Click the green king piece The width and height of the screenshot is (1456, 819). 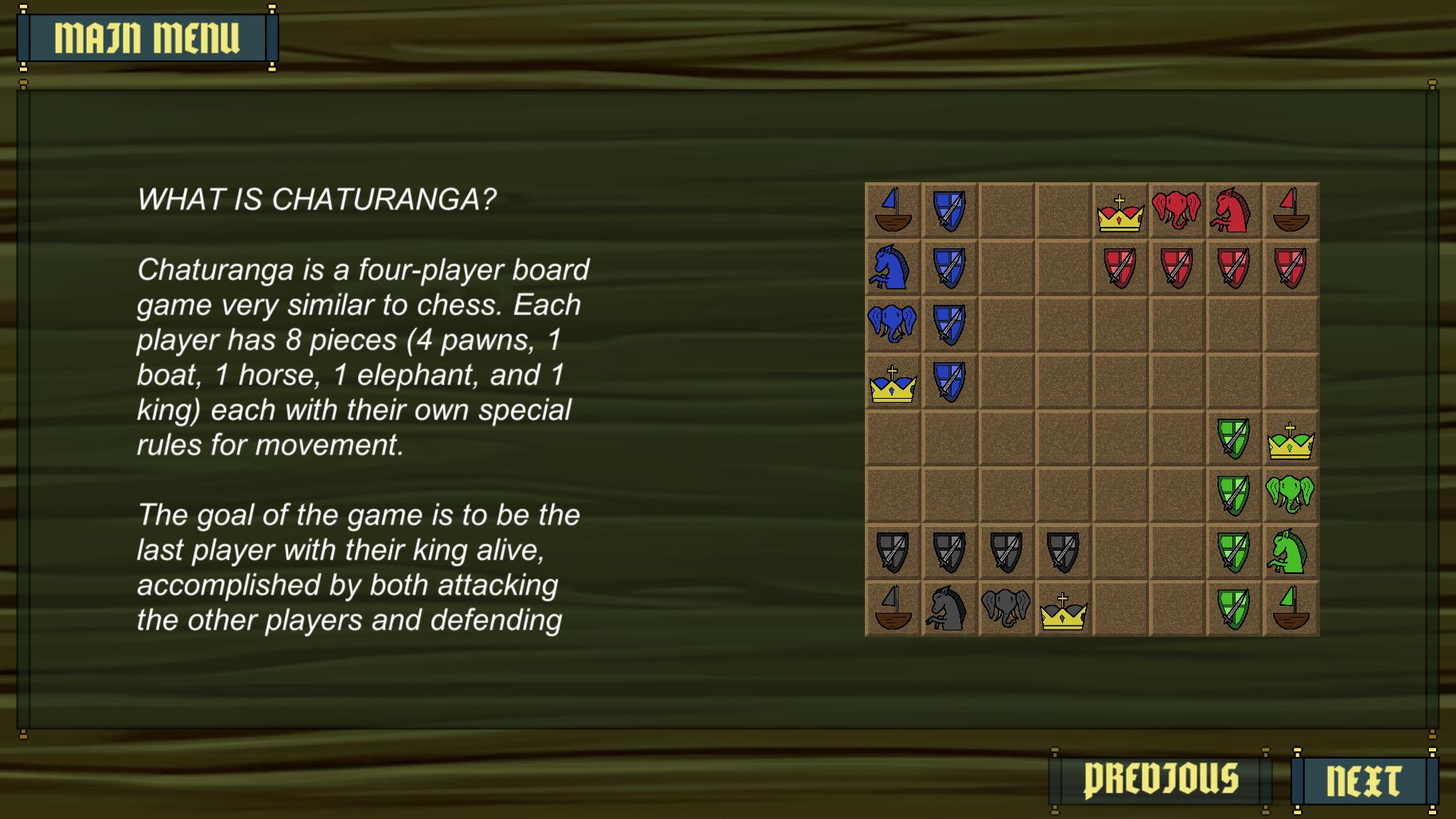click(x=1291, y=438)
